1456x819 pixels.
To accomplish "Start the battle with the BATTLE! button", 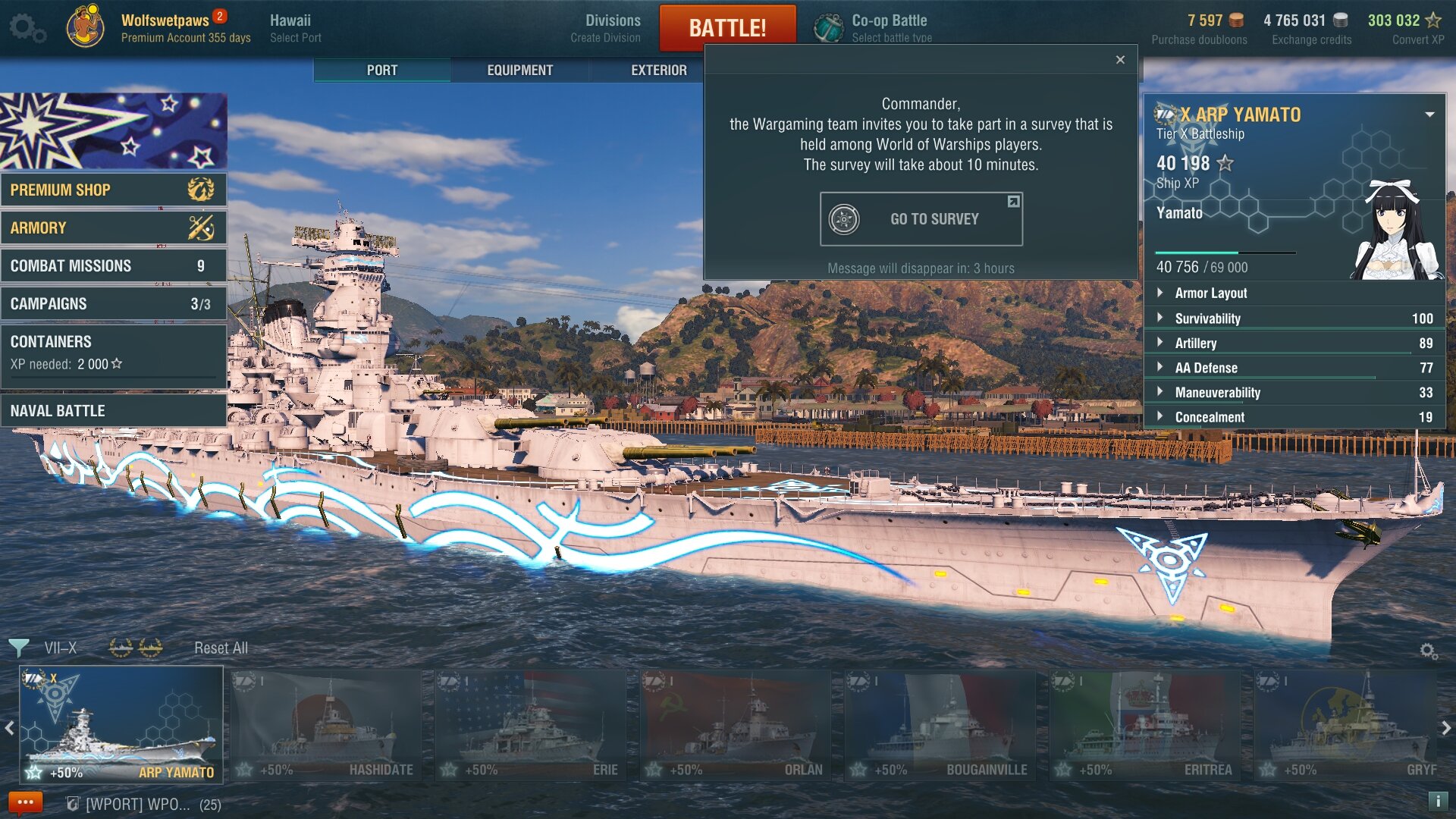I will [727, 28].
